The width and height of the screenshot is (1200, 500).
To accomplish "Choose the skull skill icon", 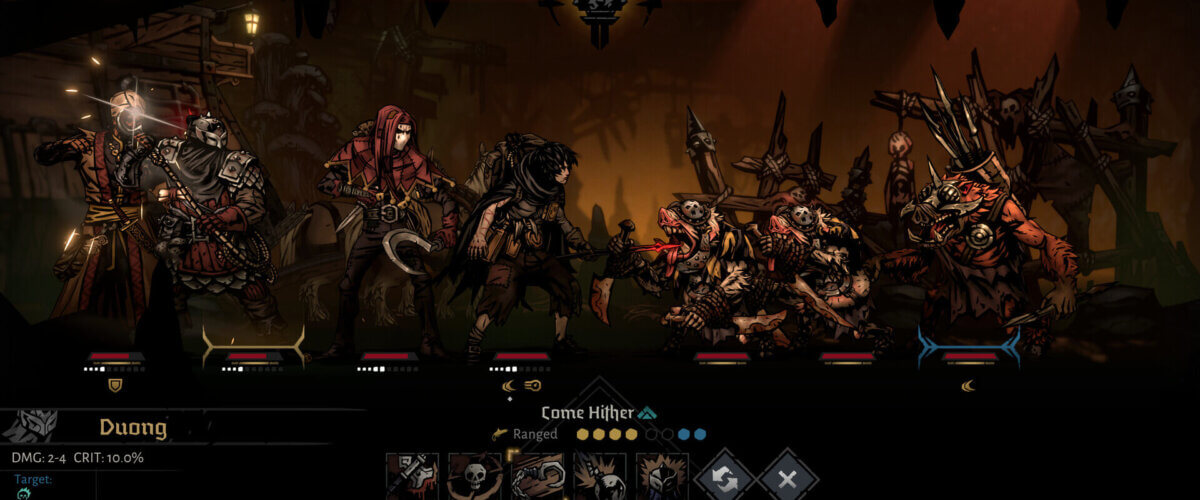I will [x=475, y=477].
